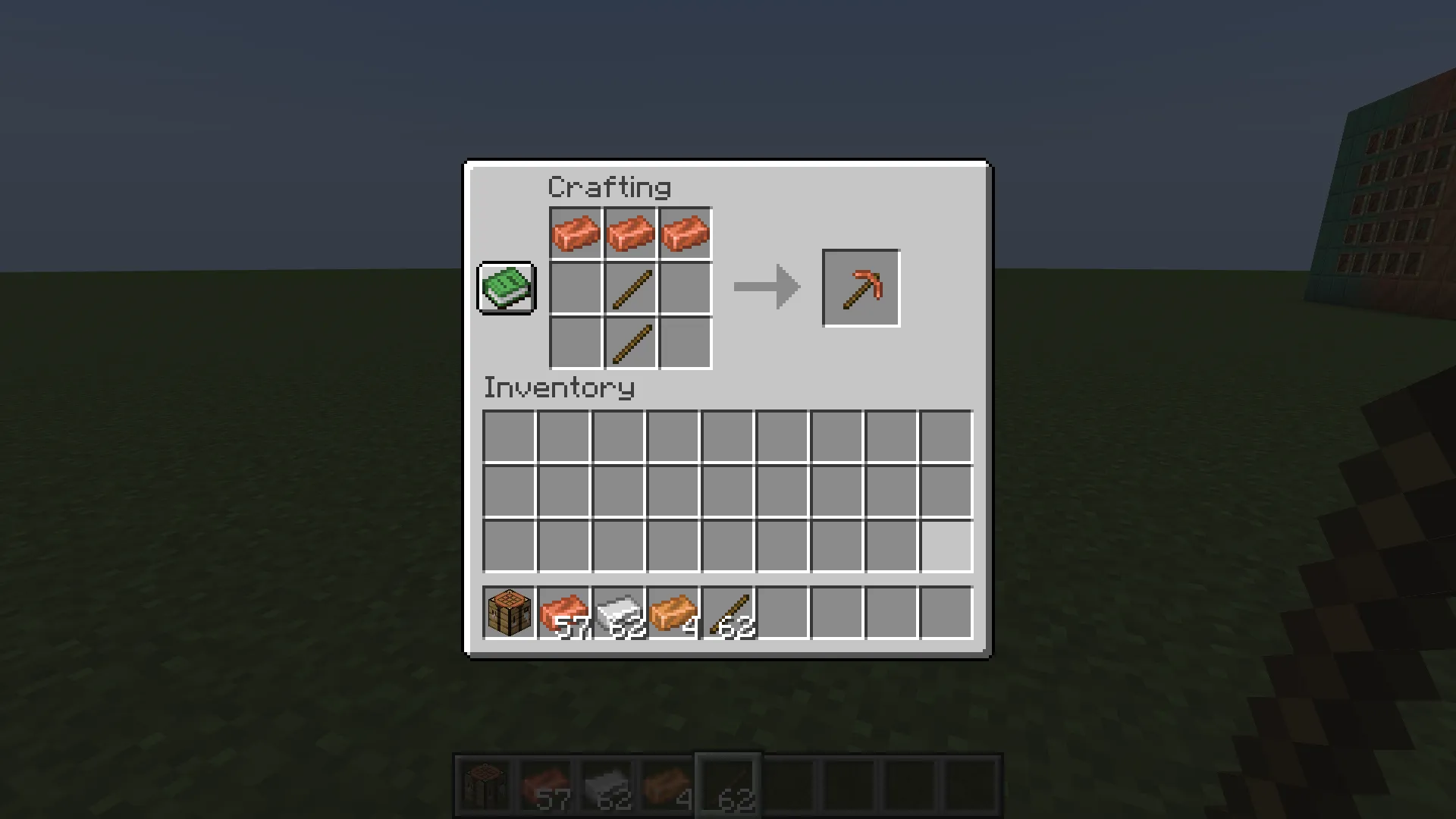Open the recipe book
The height and width of the screenshot is (819, 1456).
[x=506, y=288]
